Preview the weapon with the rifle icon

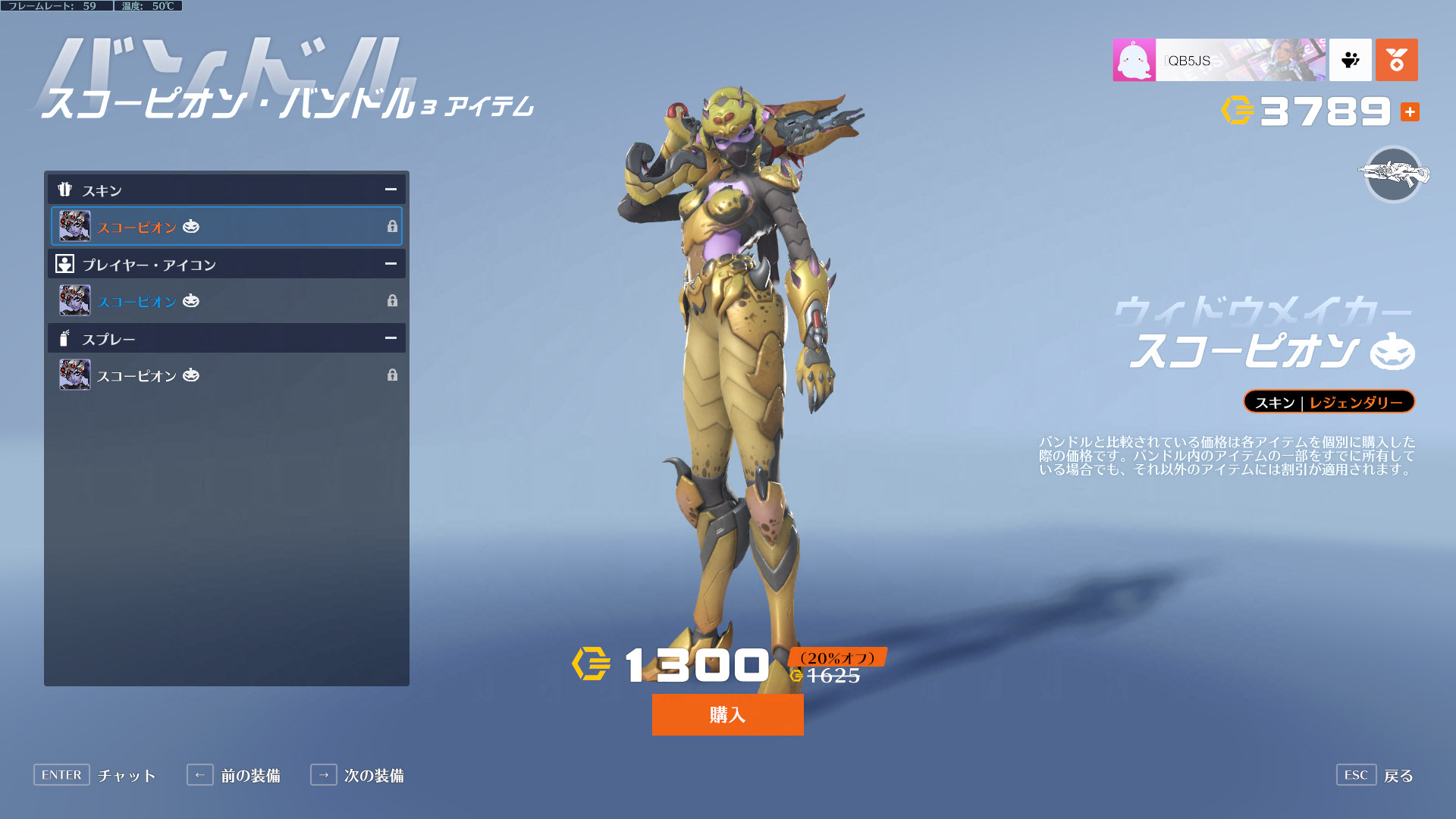pos(1393,174)
